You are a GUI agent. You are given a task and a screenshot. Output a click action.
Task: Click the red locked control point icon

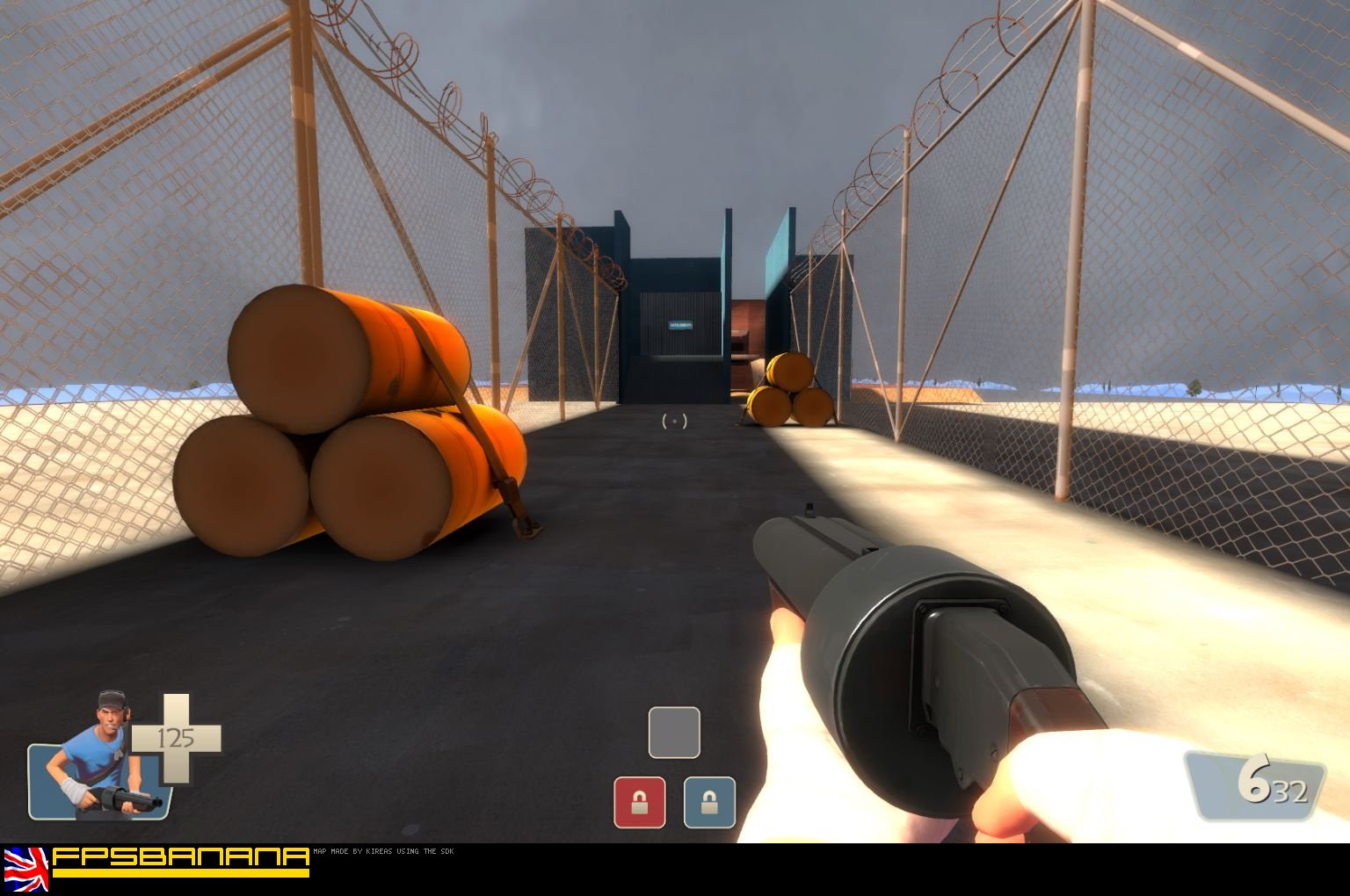(x=639, y=802)
